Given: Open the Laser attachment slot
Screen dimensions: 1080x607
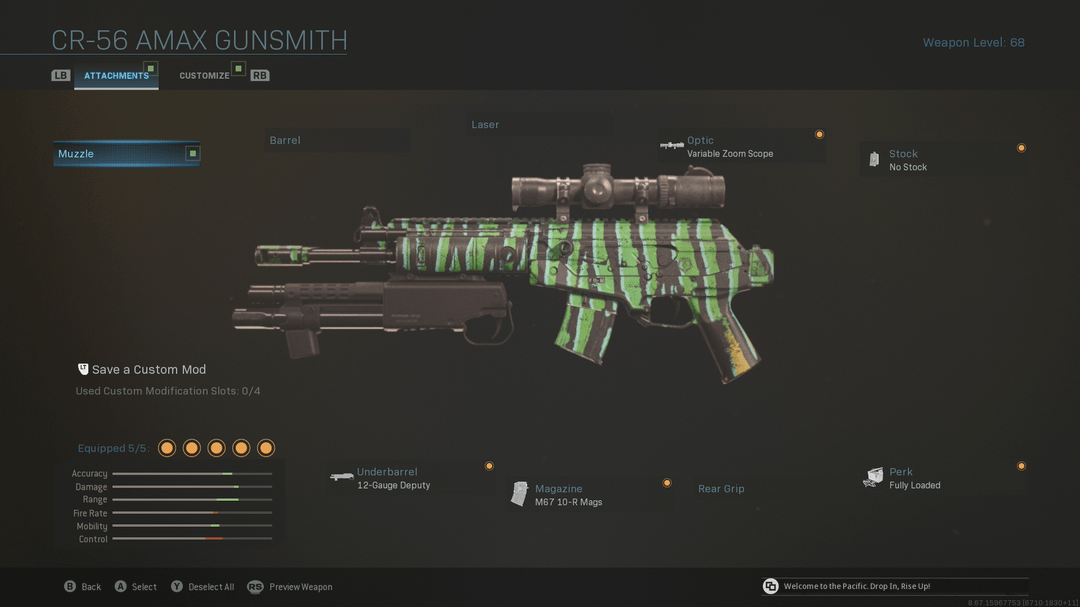Looking at the screenshot, I should [540, 125].
